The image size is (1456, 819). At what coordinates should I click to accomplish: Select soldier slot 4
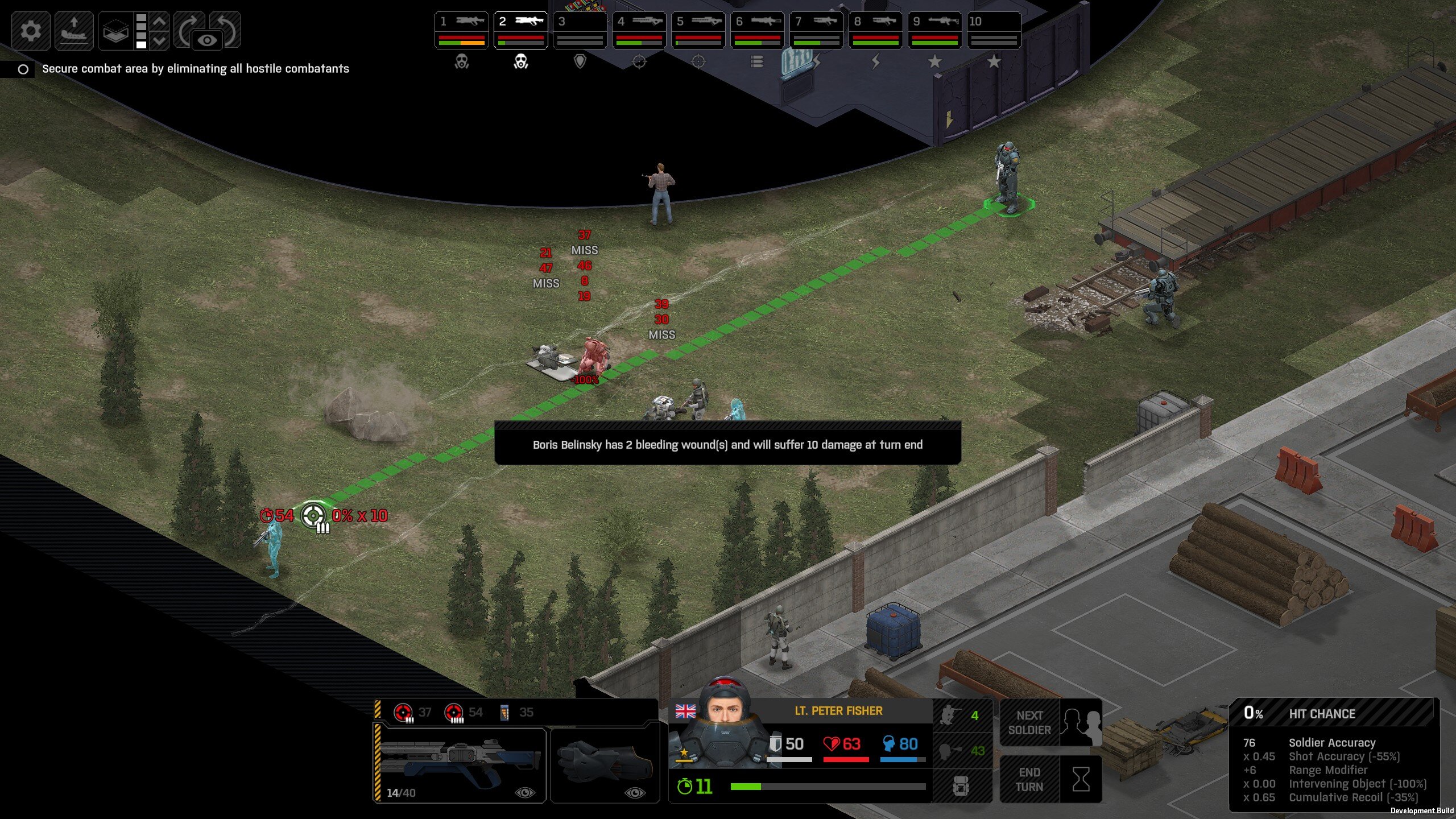point(639,31)
